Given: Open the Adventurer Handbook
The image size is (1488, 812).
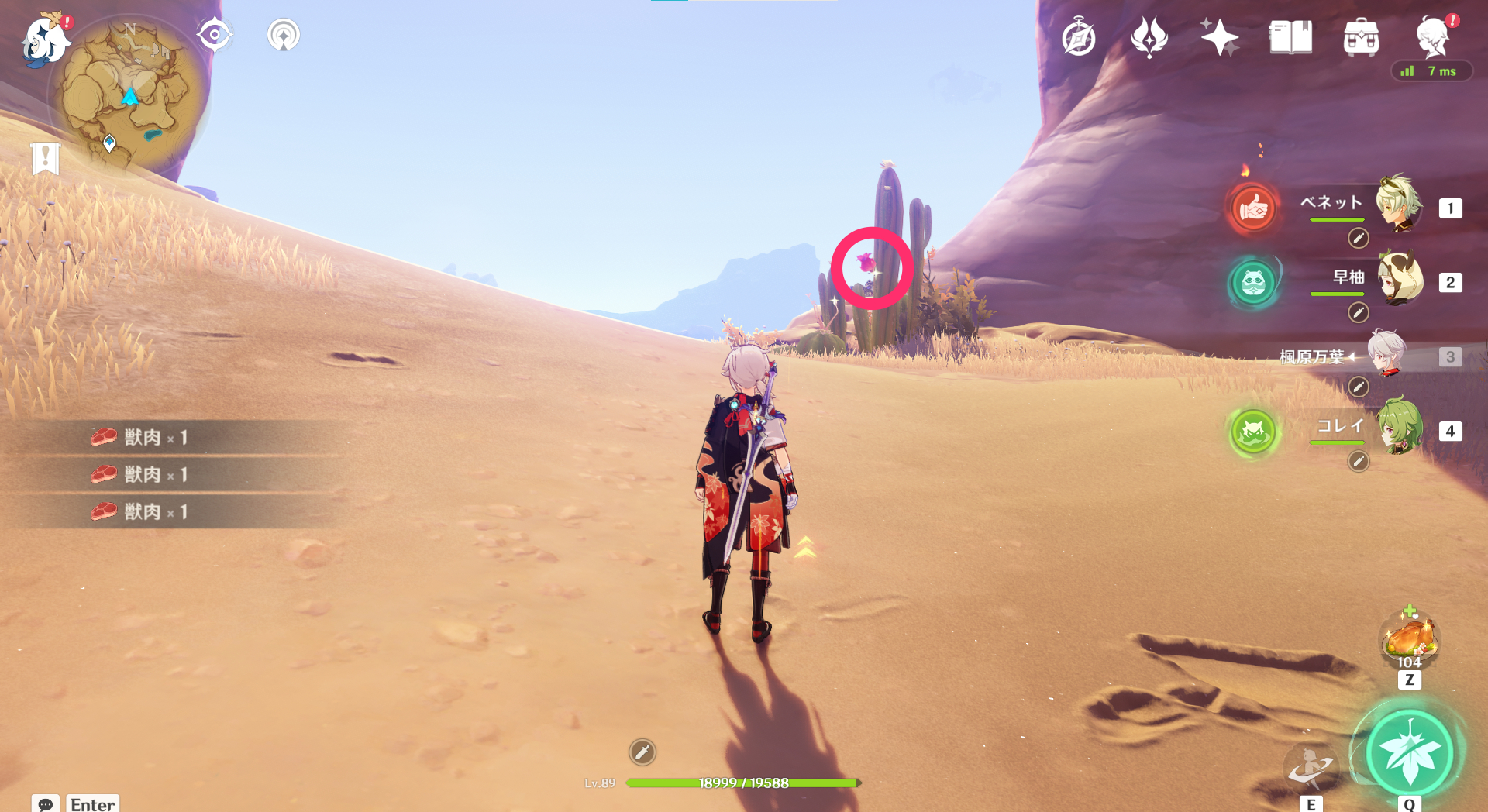Looking at the screenshot, I should pyautogui.click(x=1078, y=36).
